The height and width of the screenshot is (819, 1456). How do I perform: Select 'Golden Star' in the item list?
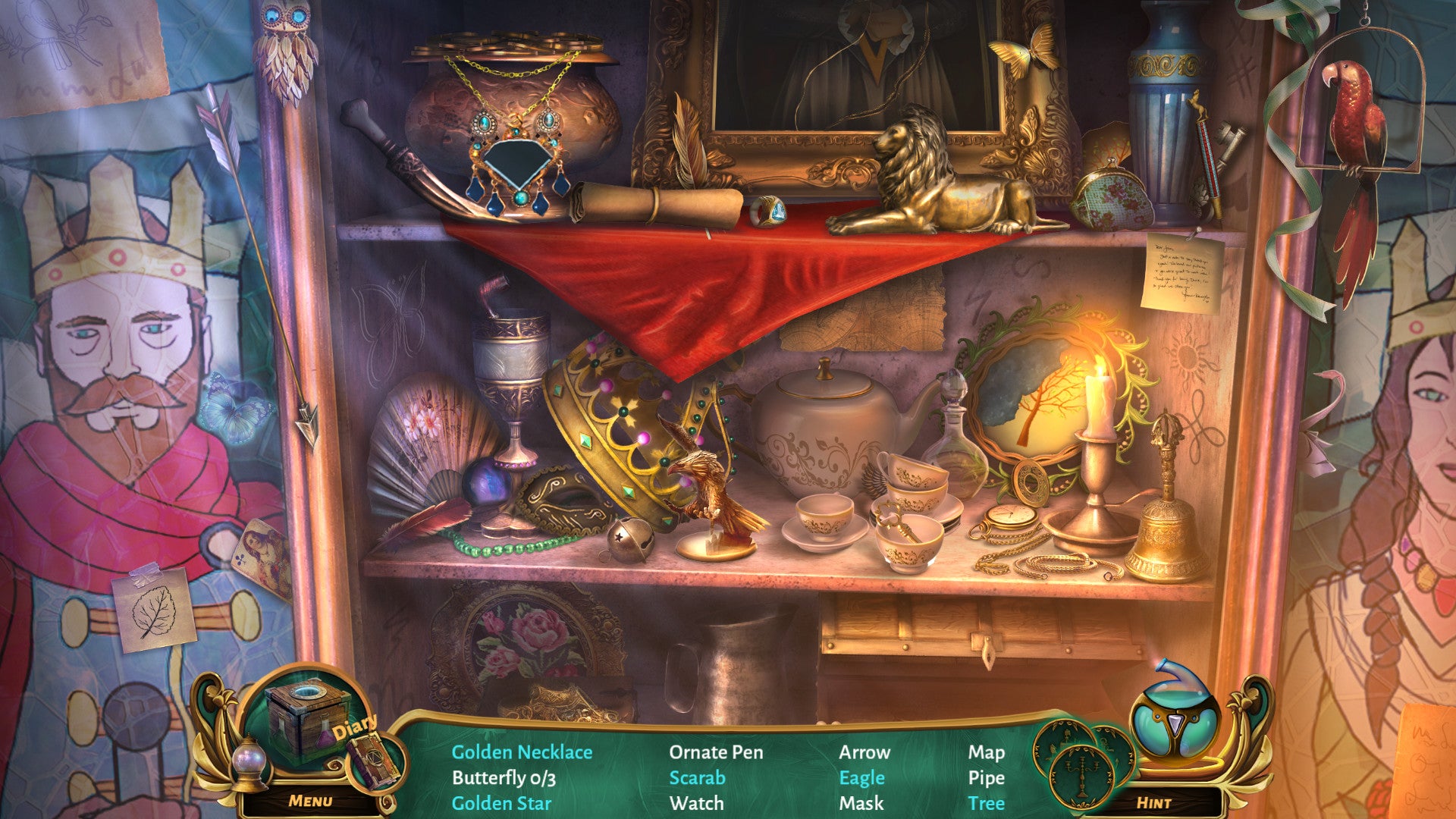click(501, 803)
